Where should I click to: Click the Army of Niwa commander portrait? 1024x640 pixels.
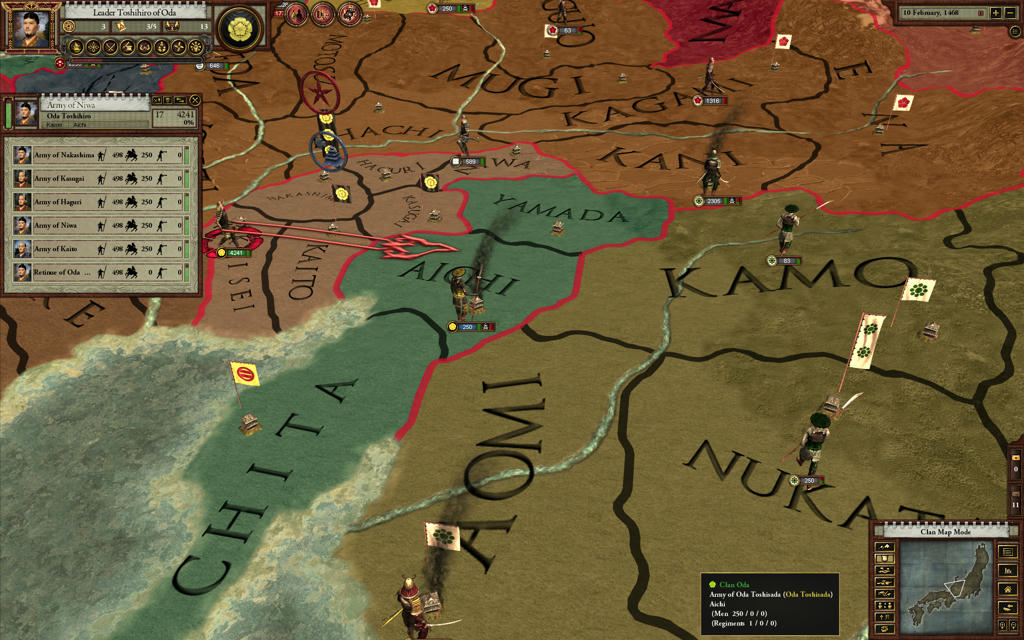click(23, 110)
